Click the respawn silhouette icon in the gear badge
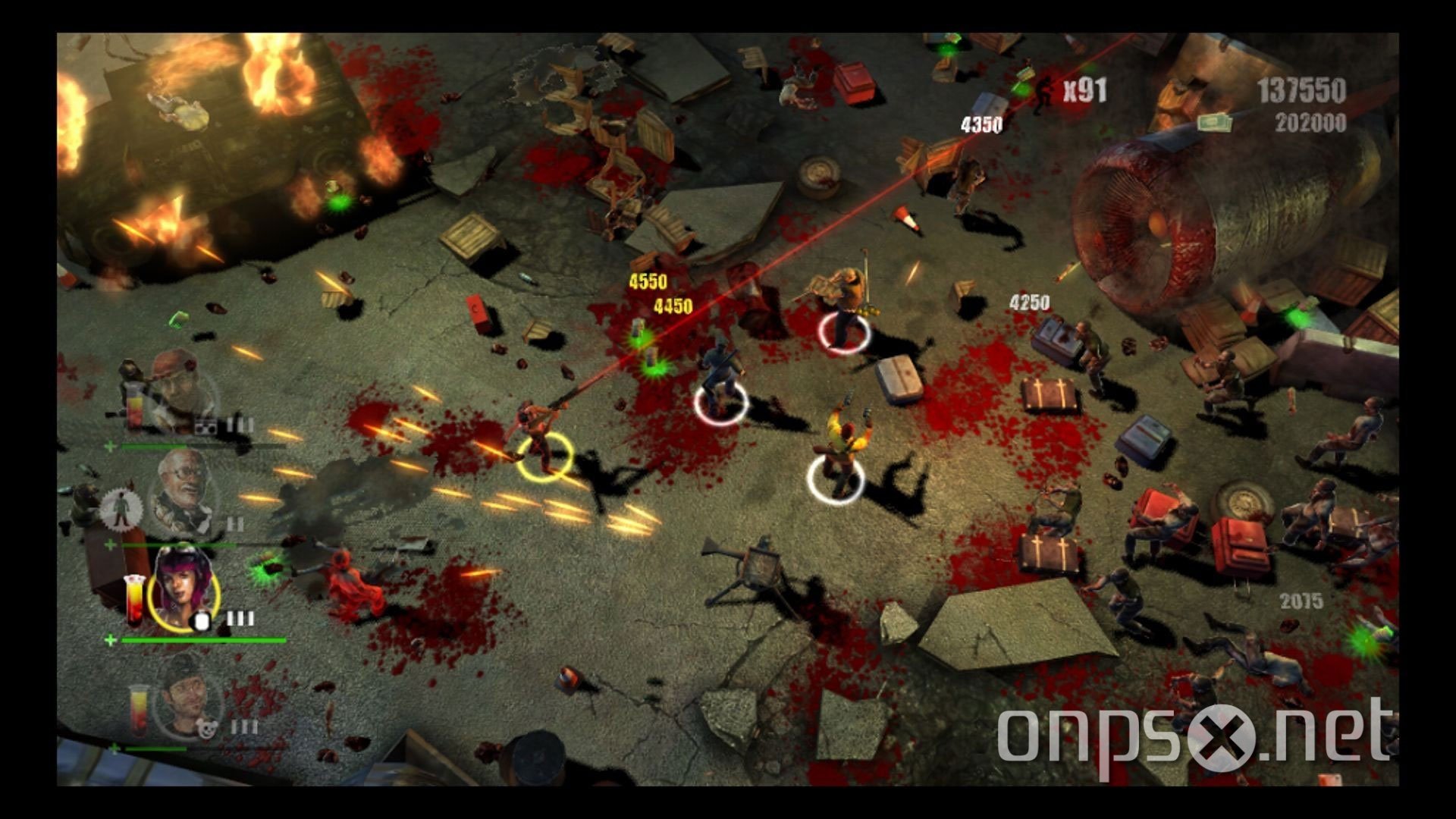Screen dimensions: 1456x819 (121, 508)
